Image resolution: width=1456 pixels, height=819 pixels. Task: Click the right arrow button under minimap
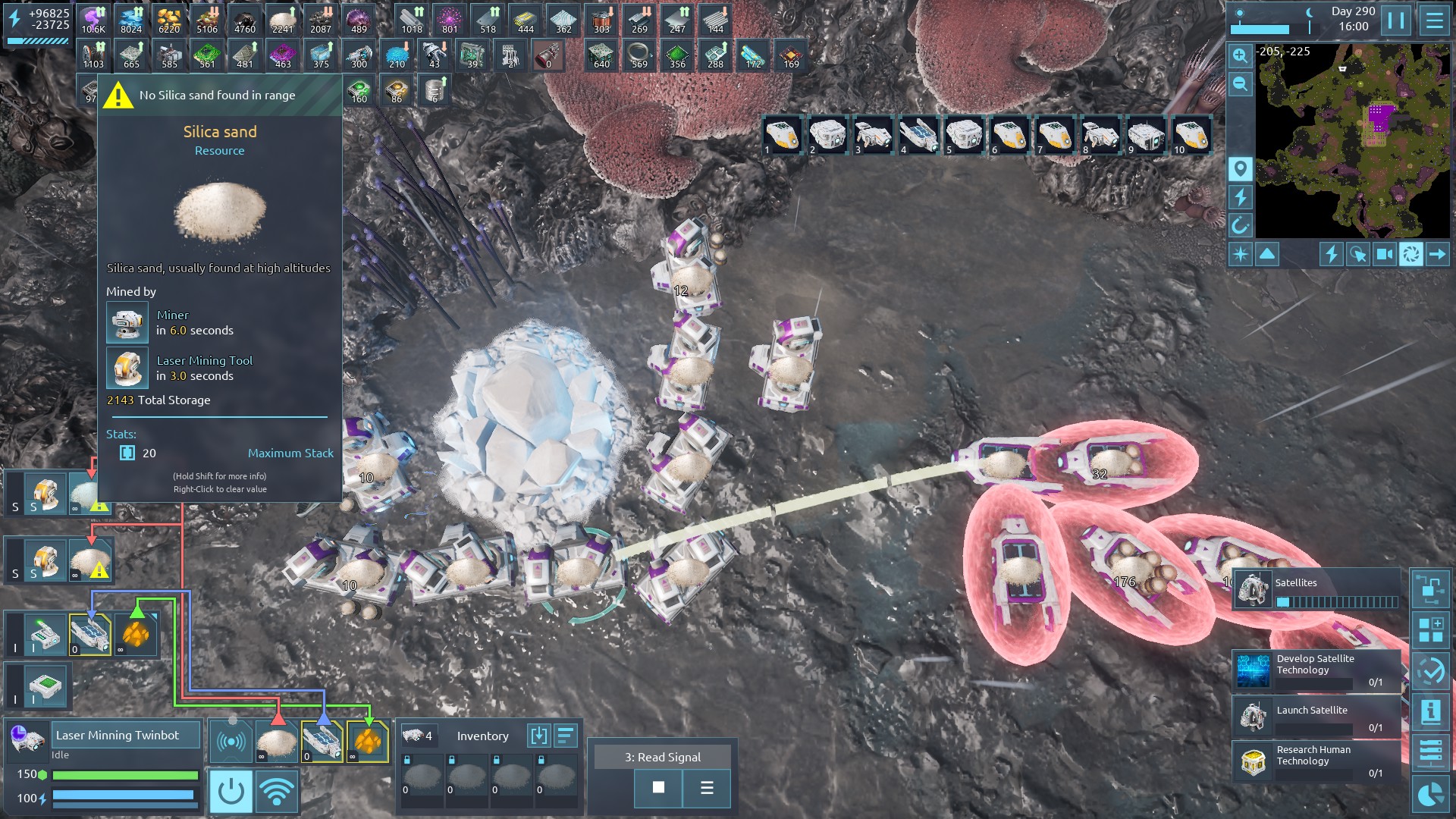point(1437,254)
